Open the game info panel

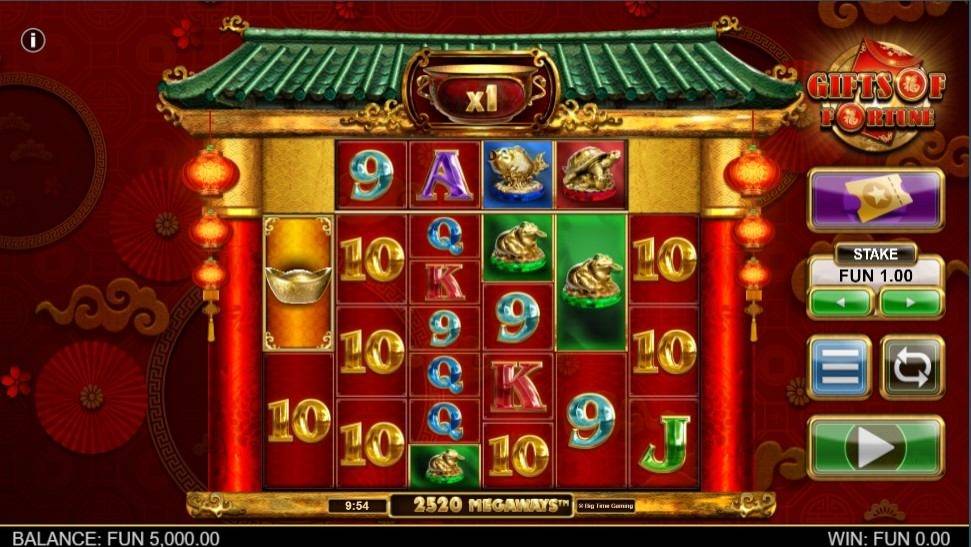34,40
